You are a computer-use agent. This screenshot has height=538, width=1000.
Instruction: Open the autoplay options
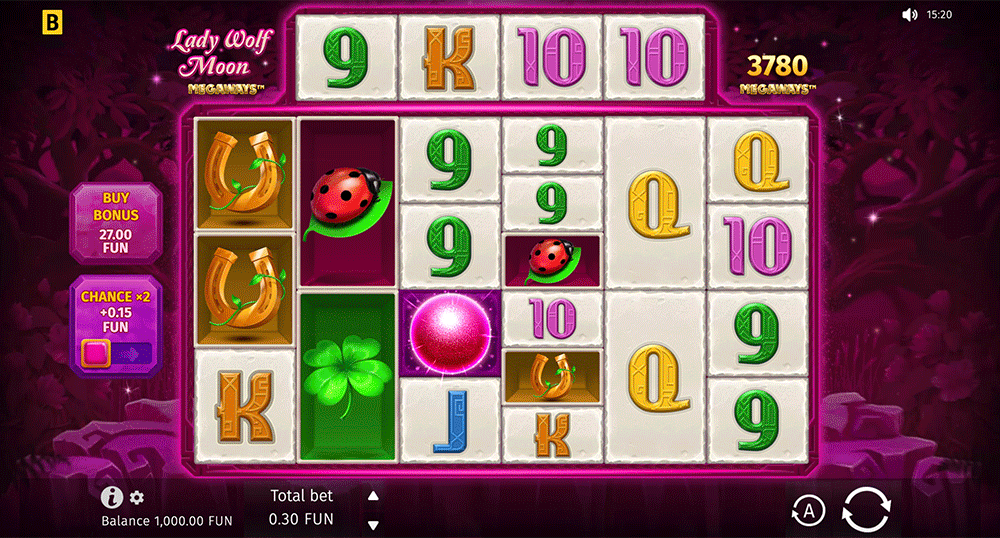[x=809, y=510]
